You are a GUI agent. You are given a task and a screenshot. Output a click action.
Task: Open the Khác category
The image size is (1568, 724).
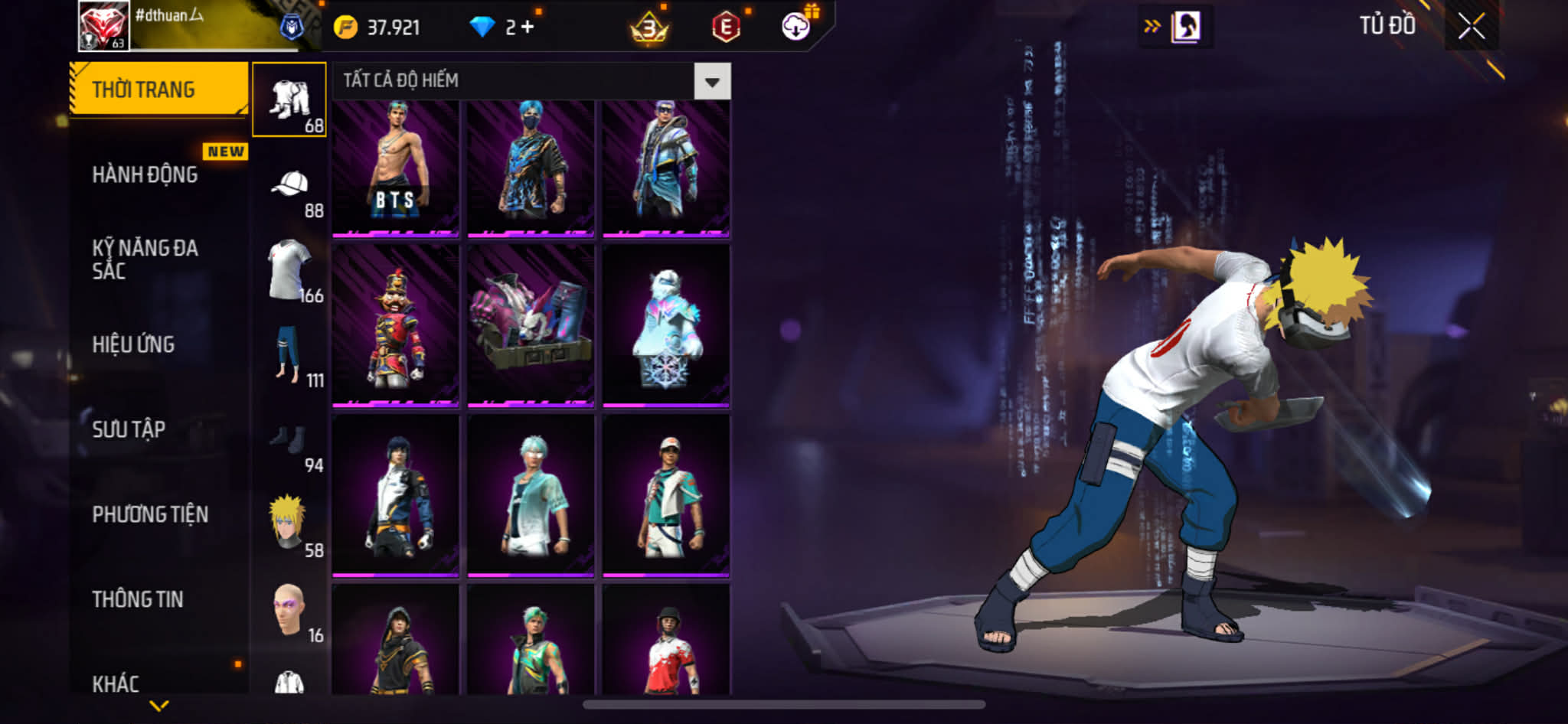point(116,683)
